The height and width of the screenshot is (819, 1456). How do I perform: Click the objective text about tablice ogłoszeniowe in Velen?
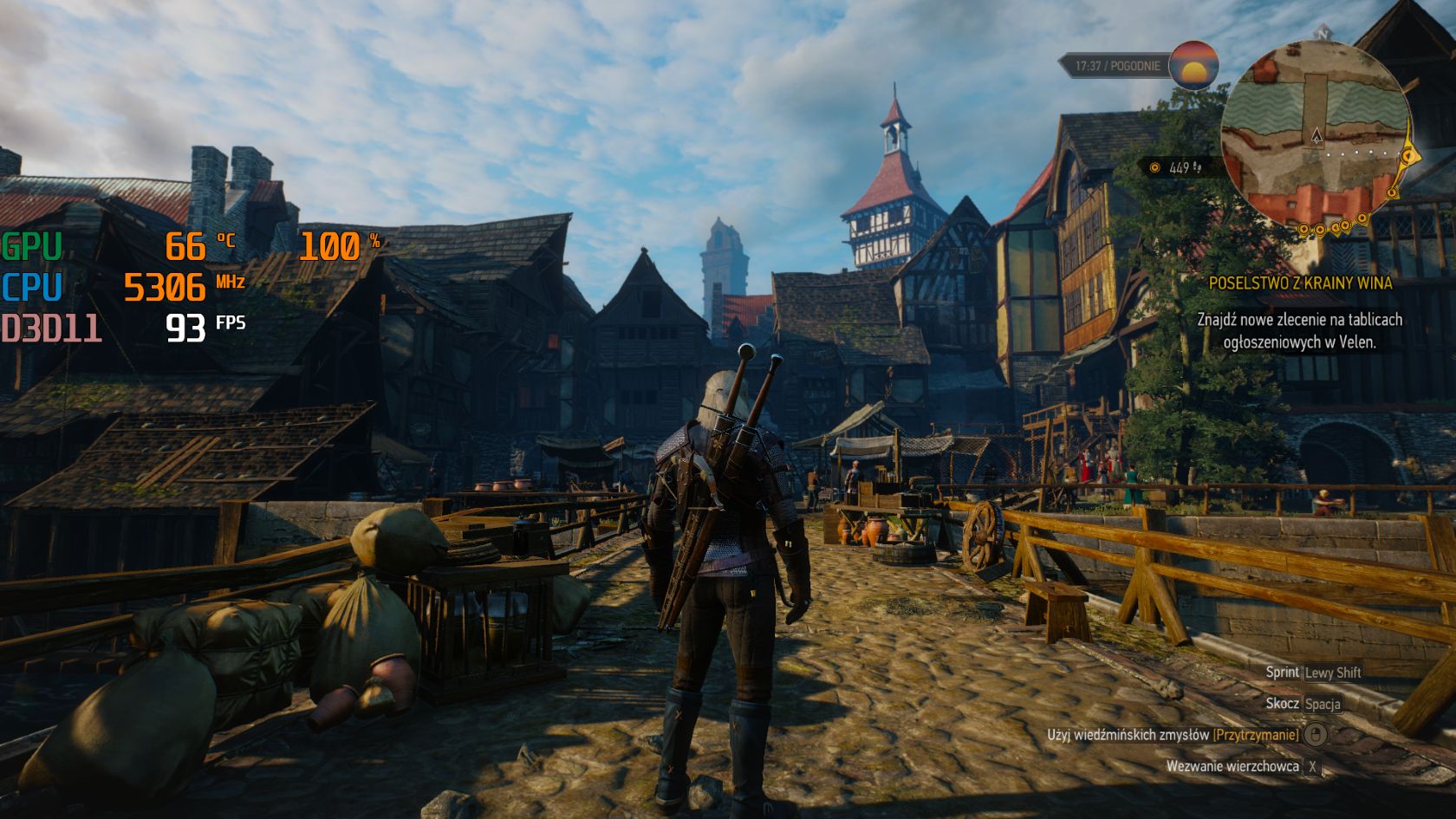(x=1299, y=330)
